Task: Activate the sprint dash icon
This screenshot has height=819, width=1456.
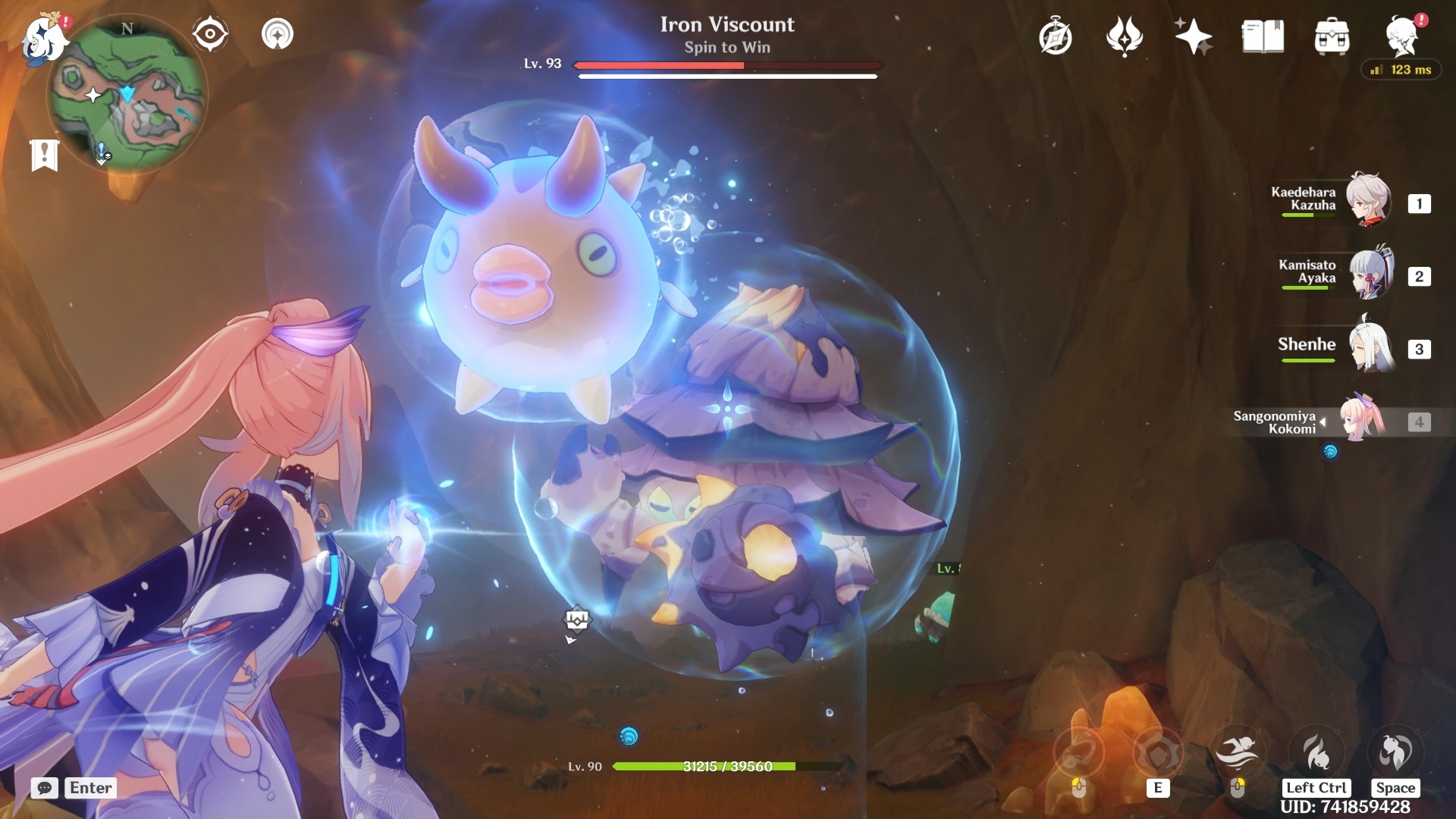Action: pyautogui.click(x=1237, y=752)
